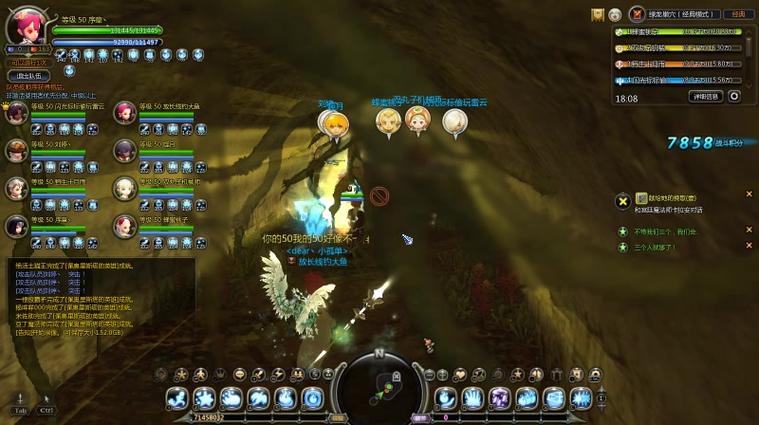Activate the leftmost skill on left hotbar

[177, 399]
